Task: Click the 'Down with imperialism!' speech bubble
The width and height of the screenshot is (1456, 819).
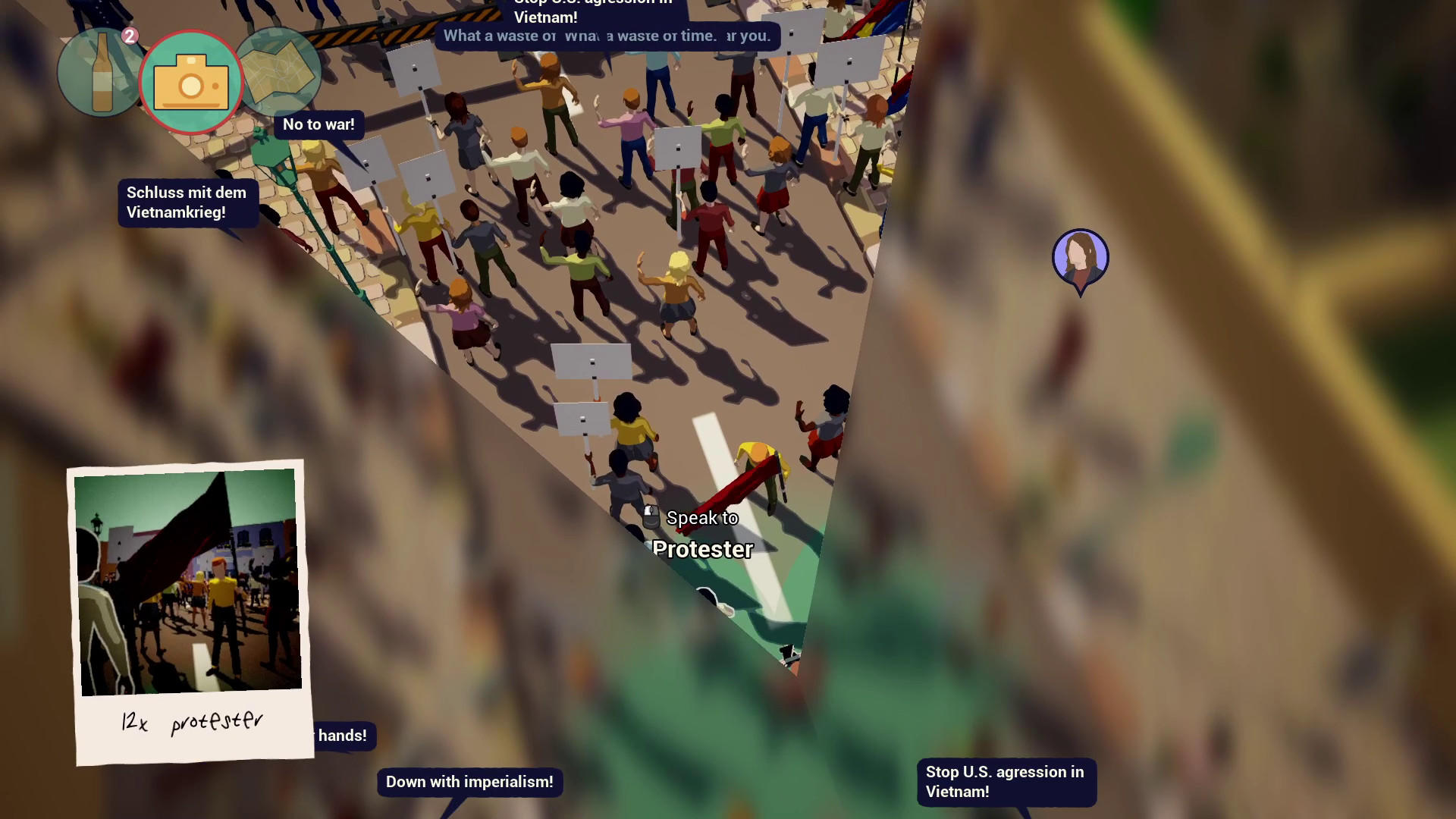Action: (x=469, y=782)
